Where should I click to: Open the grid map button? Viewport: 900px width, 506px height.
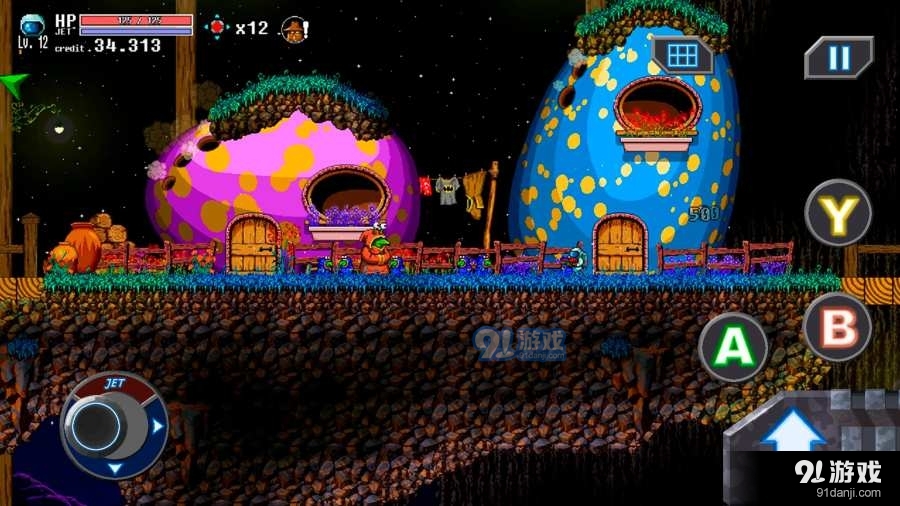click(x=682, y=56)
